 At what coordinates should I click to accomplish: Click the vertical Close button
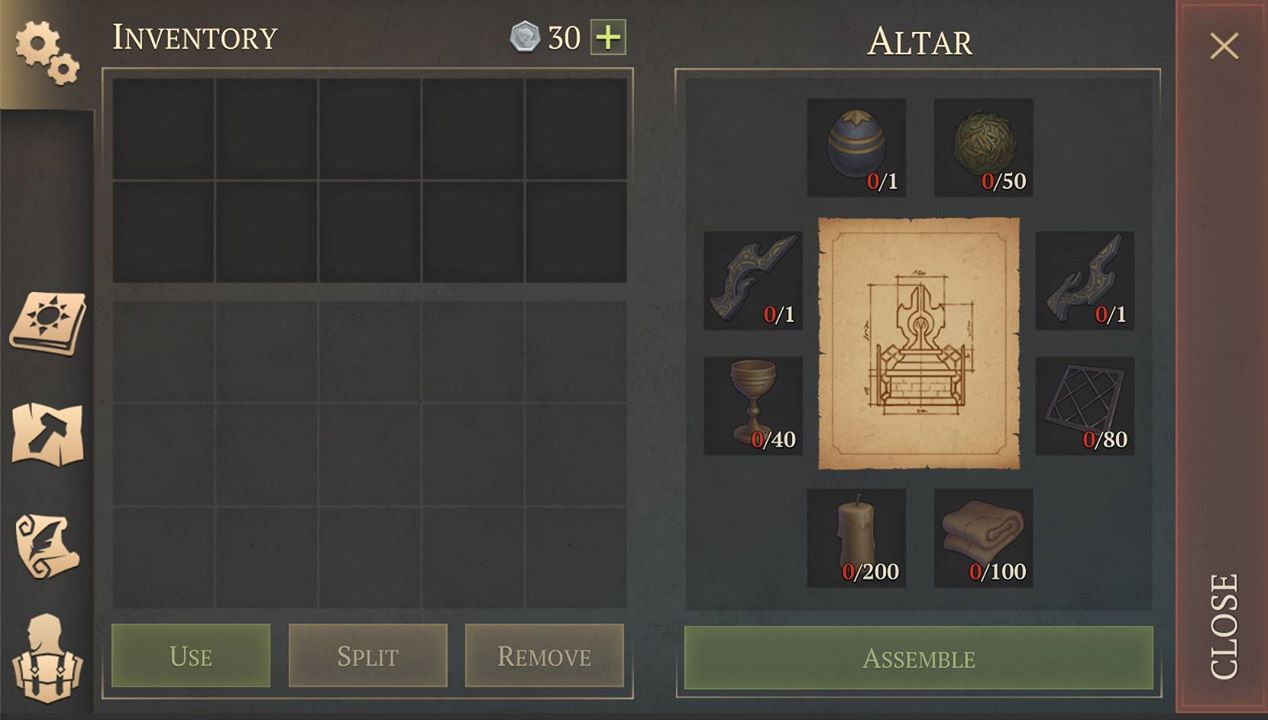click(x=1224, y=625)
